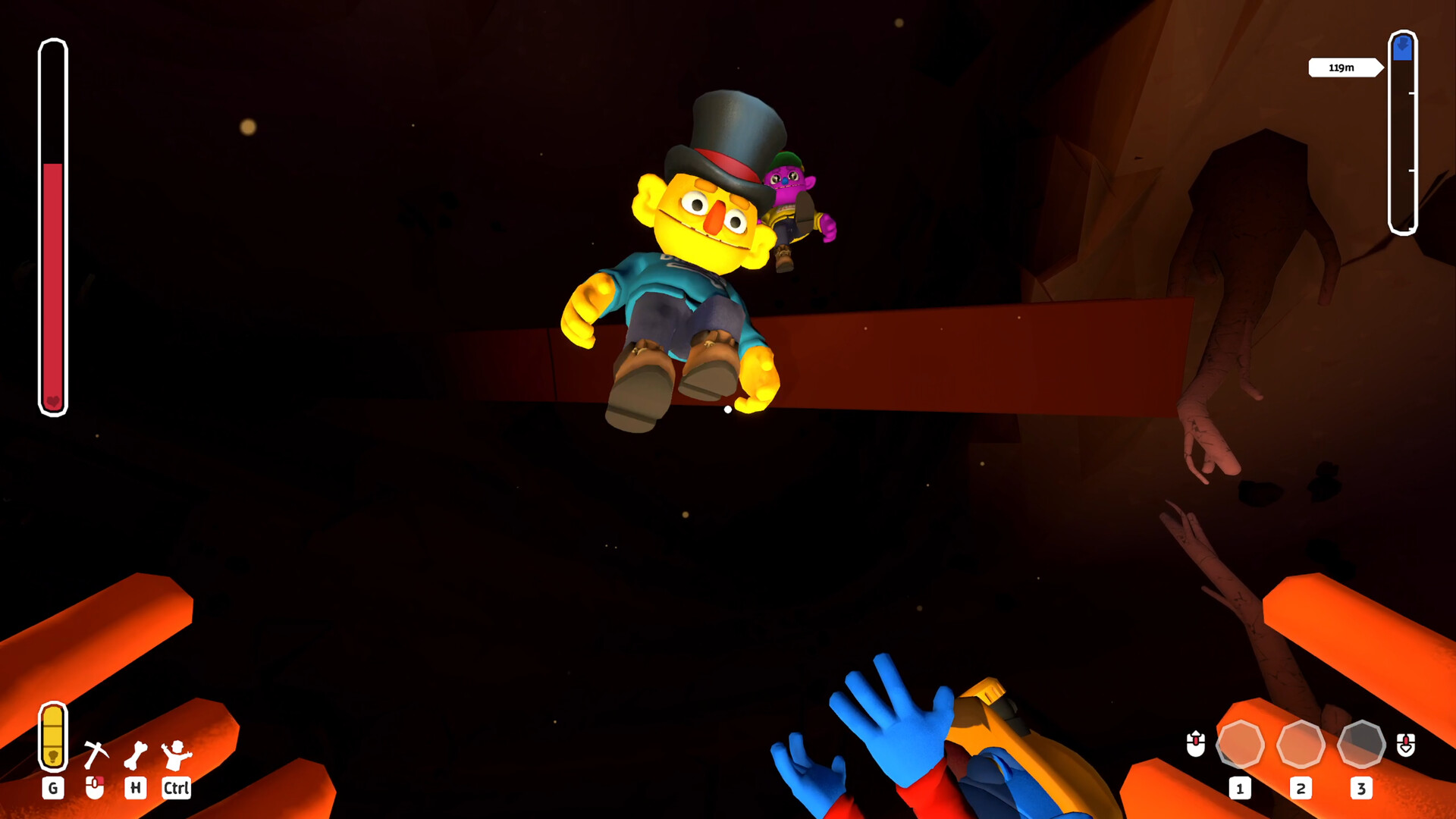Click the H keybind badge for the bone
This screenshot has width=1456, height=819.
[135, 789]
